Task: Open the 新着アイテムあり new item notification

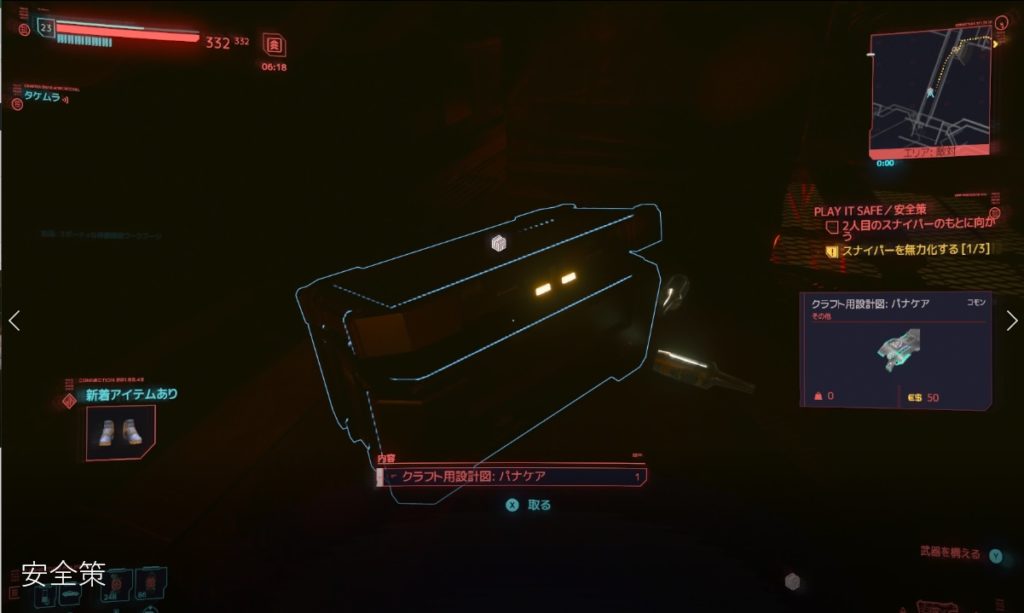Action: tap(131, 394)
